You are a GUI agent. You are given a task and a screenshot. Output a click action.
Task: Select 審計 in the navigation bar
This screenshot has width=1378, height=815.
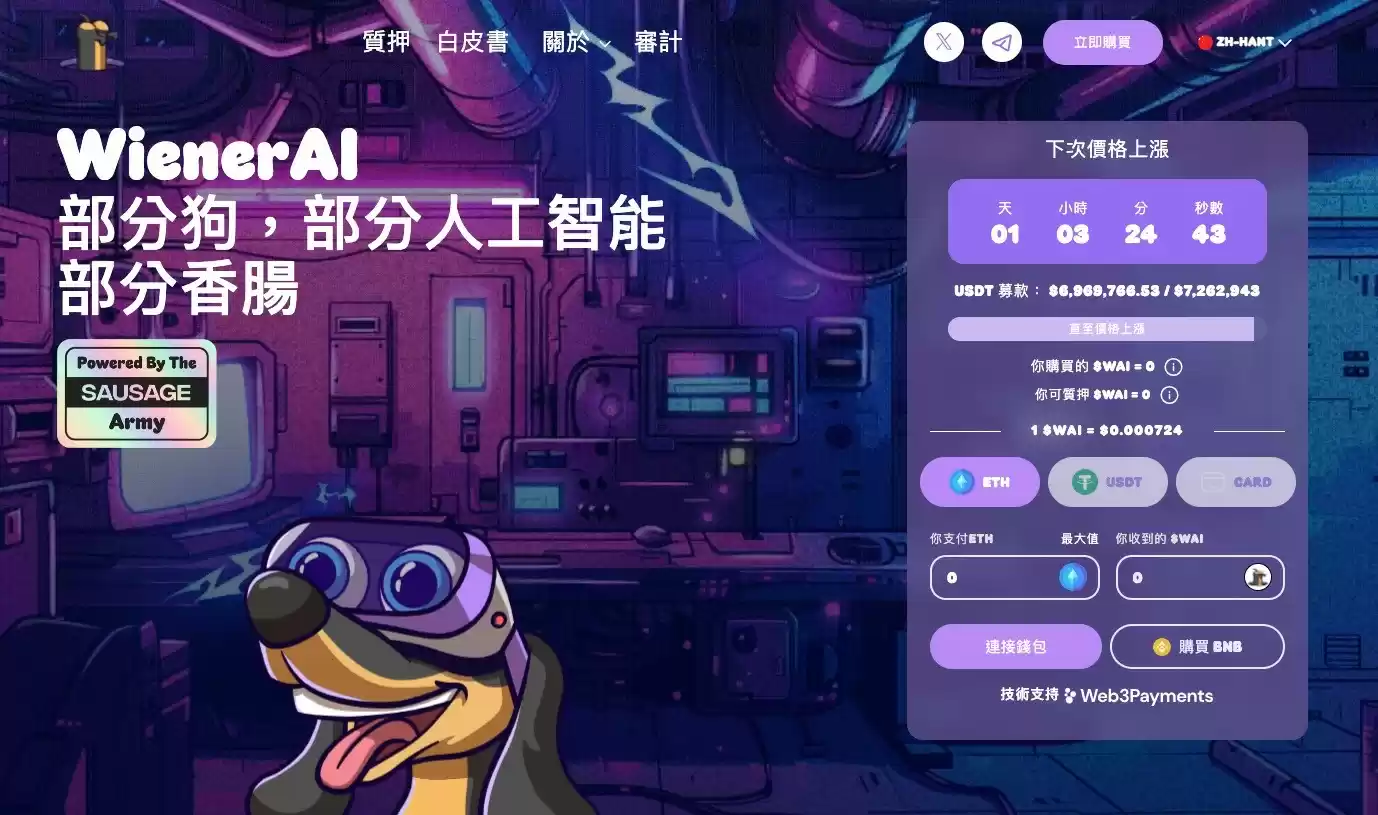(x=657, y=42)
